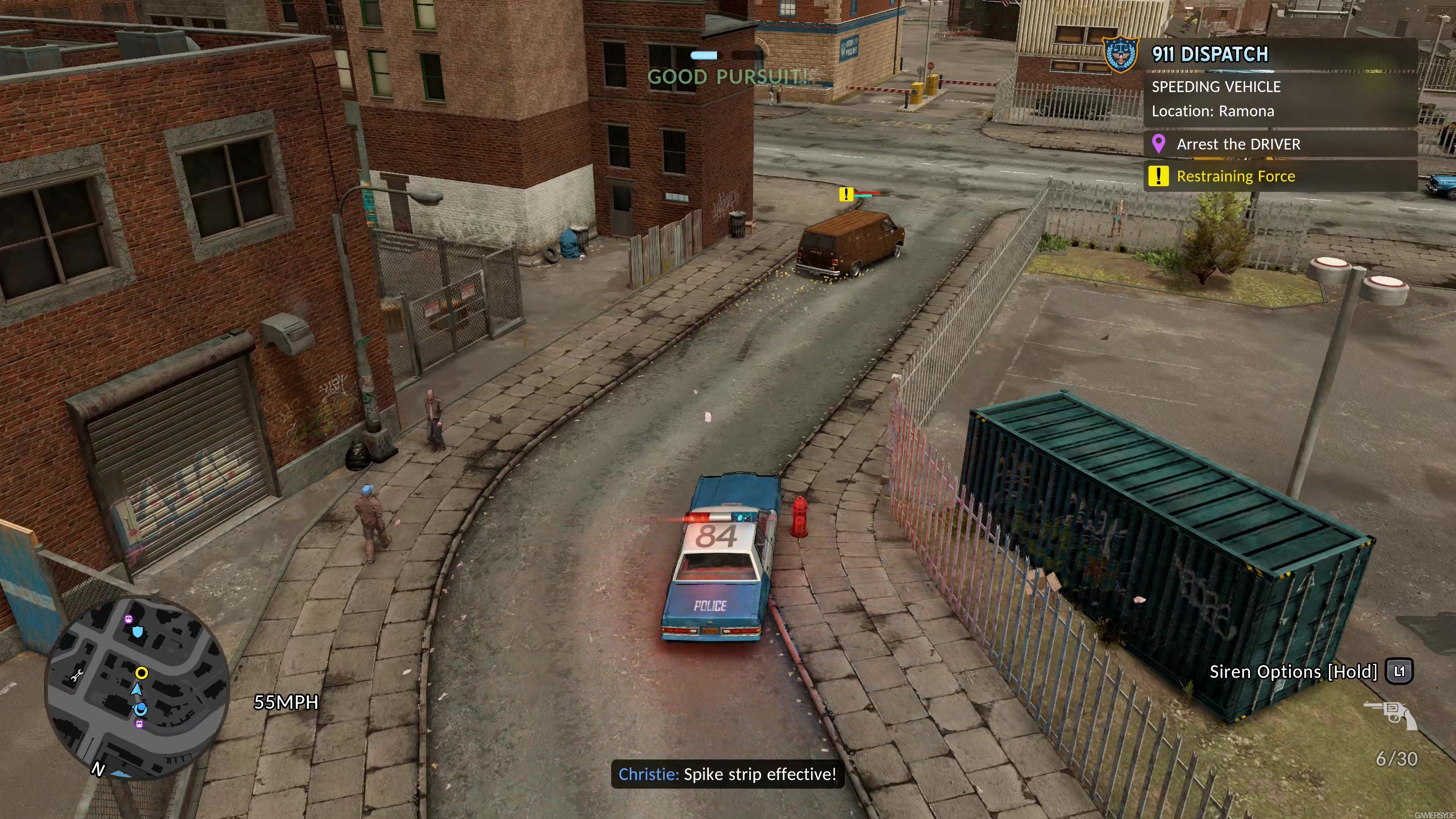The width and height of the screenshot is (1456, 819).
Task: Expand the Arrest the DRIVER objective row
Action: (1239, 144)
